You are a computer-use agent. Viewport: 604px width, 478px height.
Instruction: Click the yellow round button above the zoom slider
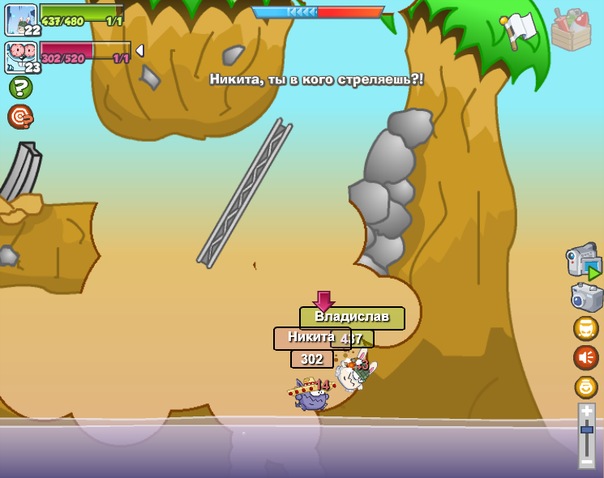pos(586,387)
